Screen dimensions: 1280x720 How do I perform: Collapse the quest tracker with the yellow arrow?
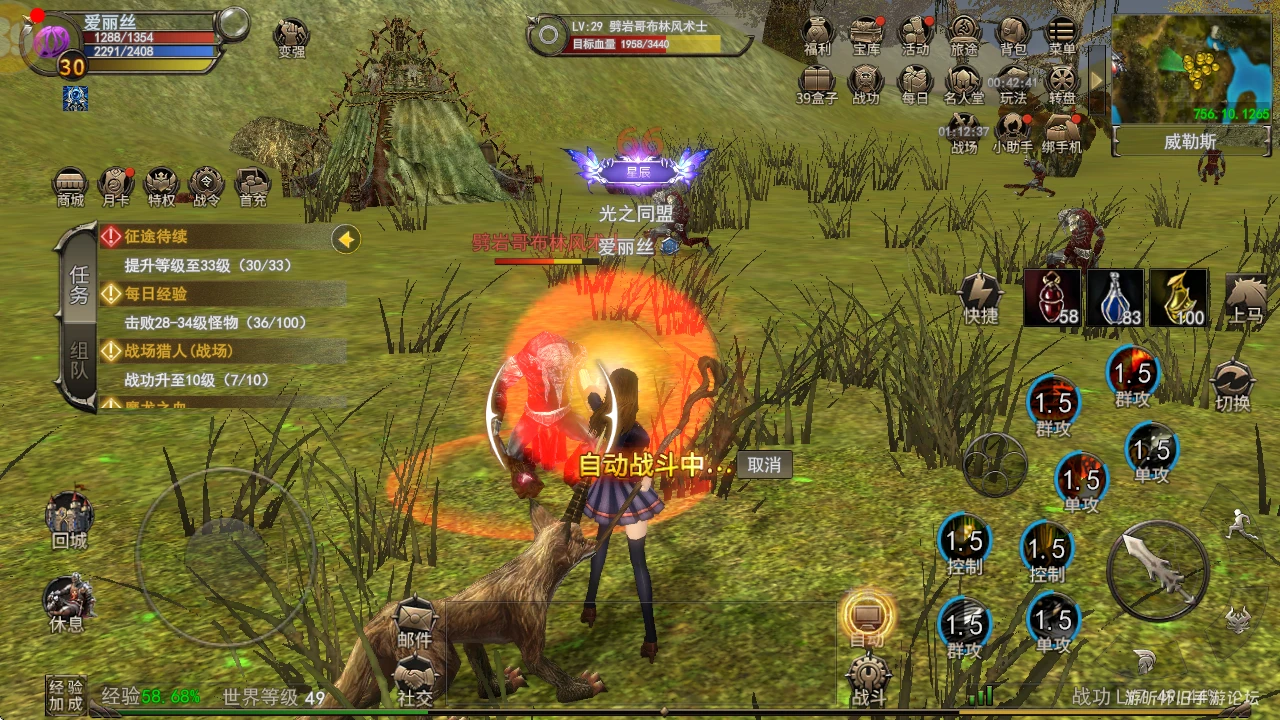347,238
